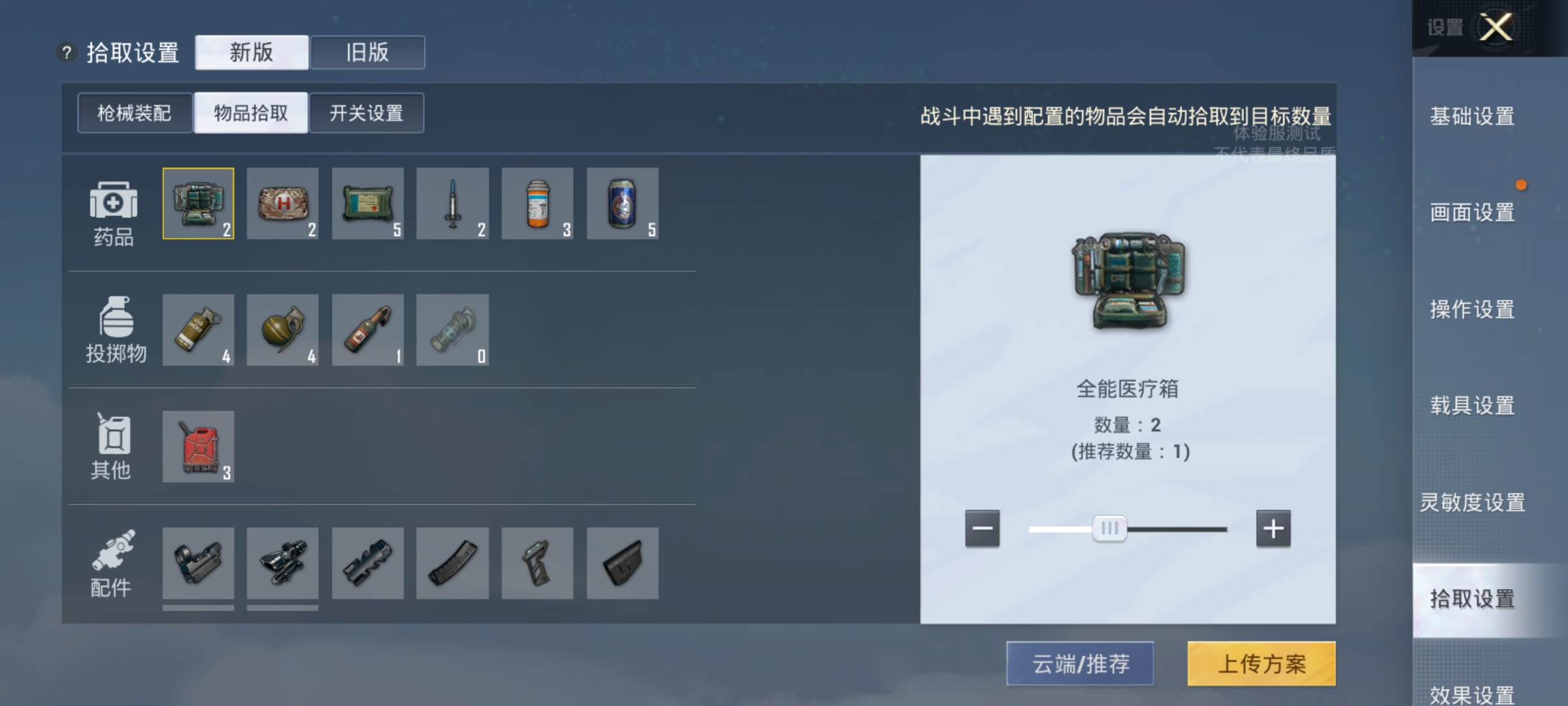Click the 上传方案 upload button
Image resolution: width=1568 pixels, height=706 pixels.
click(1261, 664)
